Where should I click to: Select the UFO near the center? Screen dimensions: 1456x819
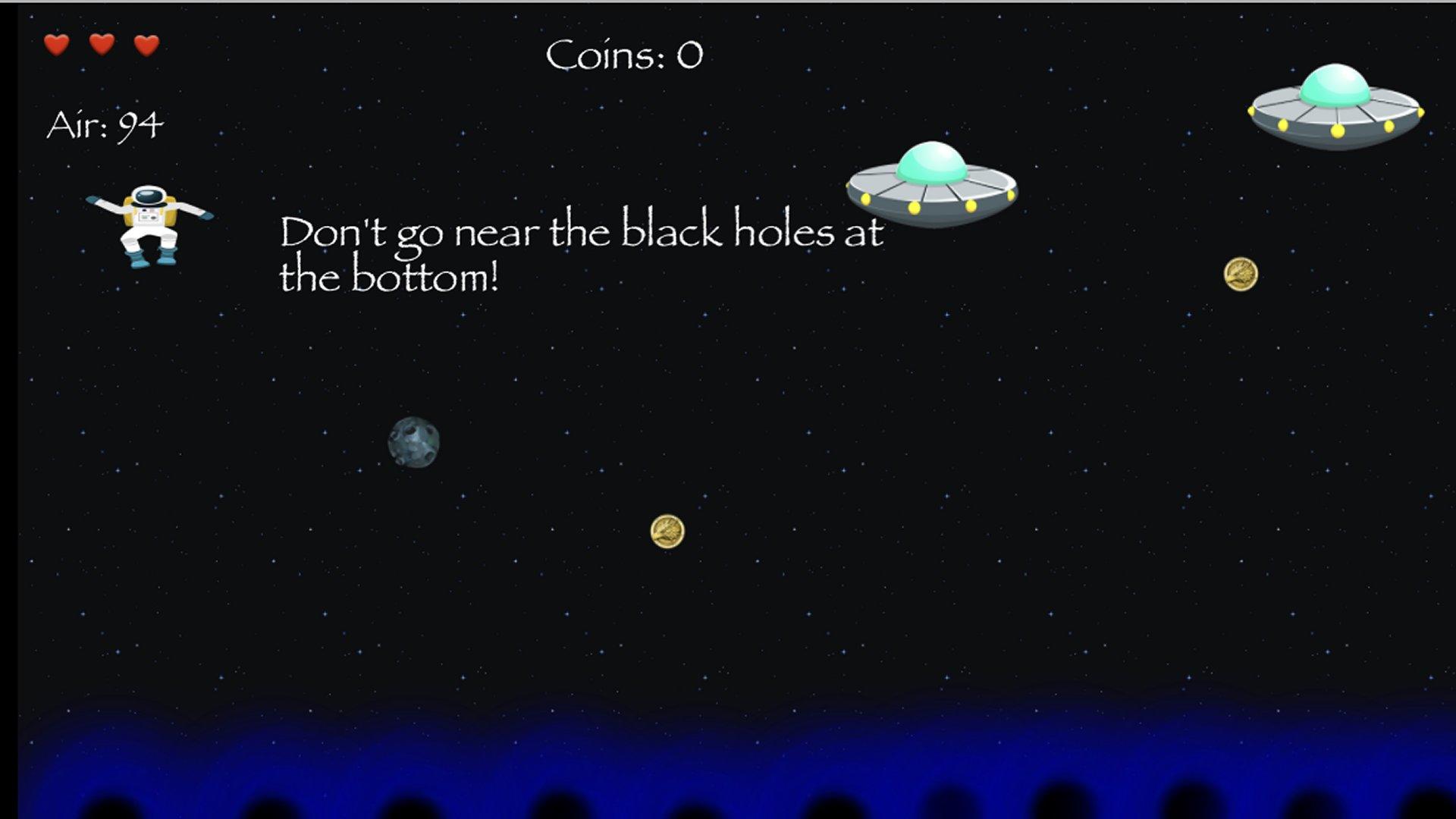931,186
